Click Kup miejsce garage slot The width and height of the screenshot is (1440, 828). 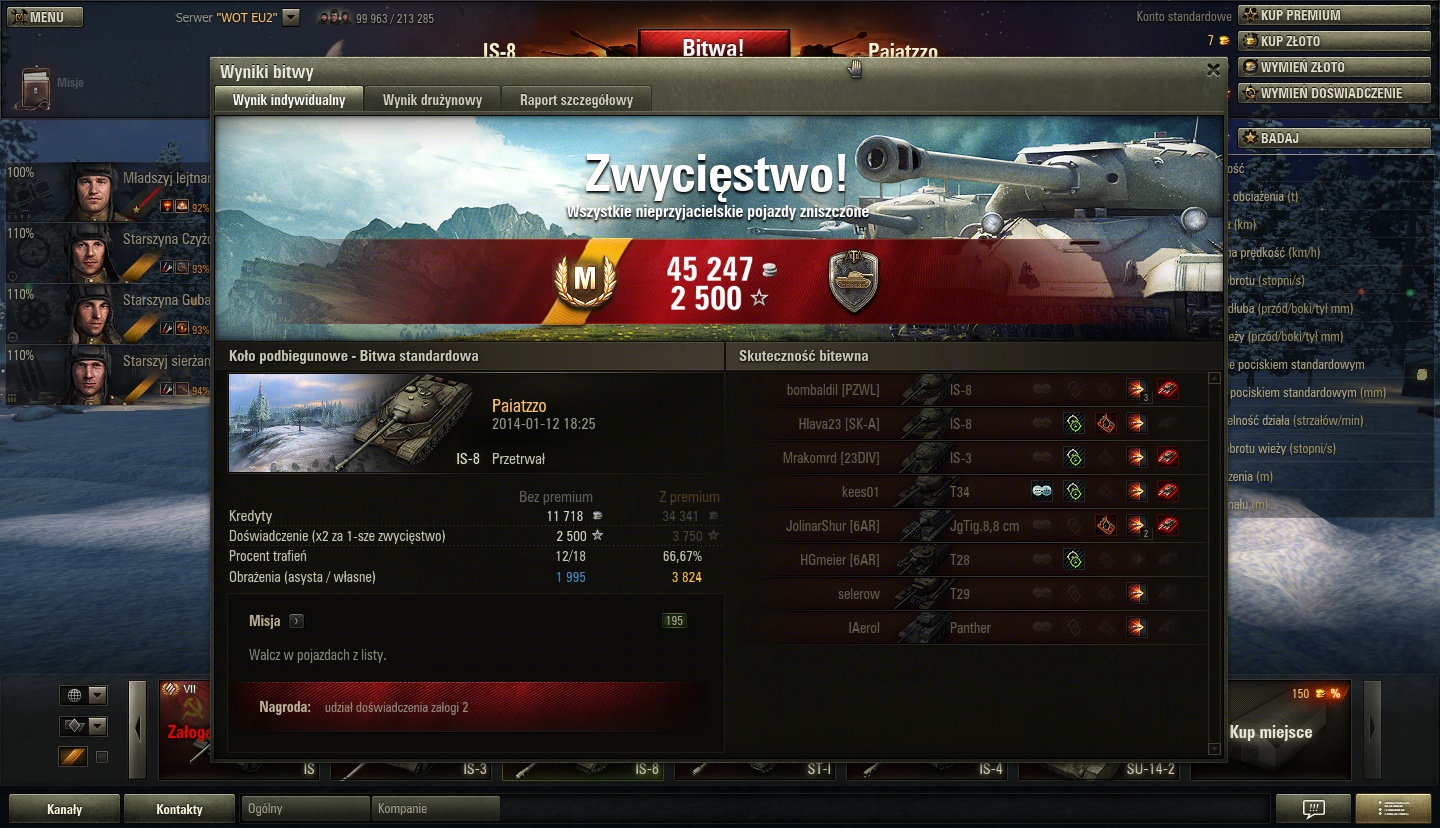tap(1270, 732)
